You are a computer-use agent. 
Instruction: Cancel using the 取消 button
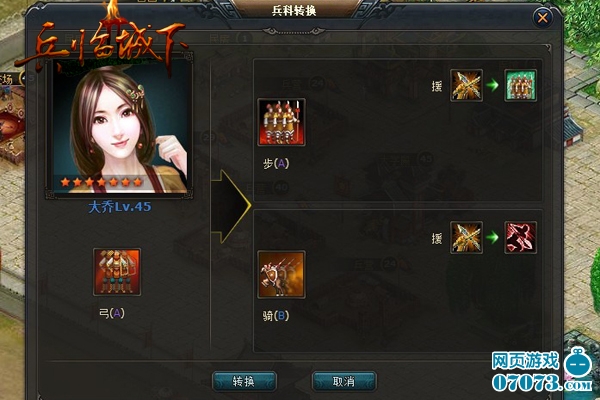[x=344, y=381]
